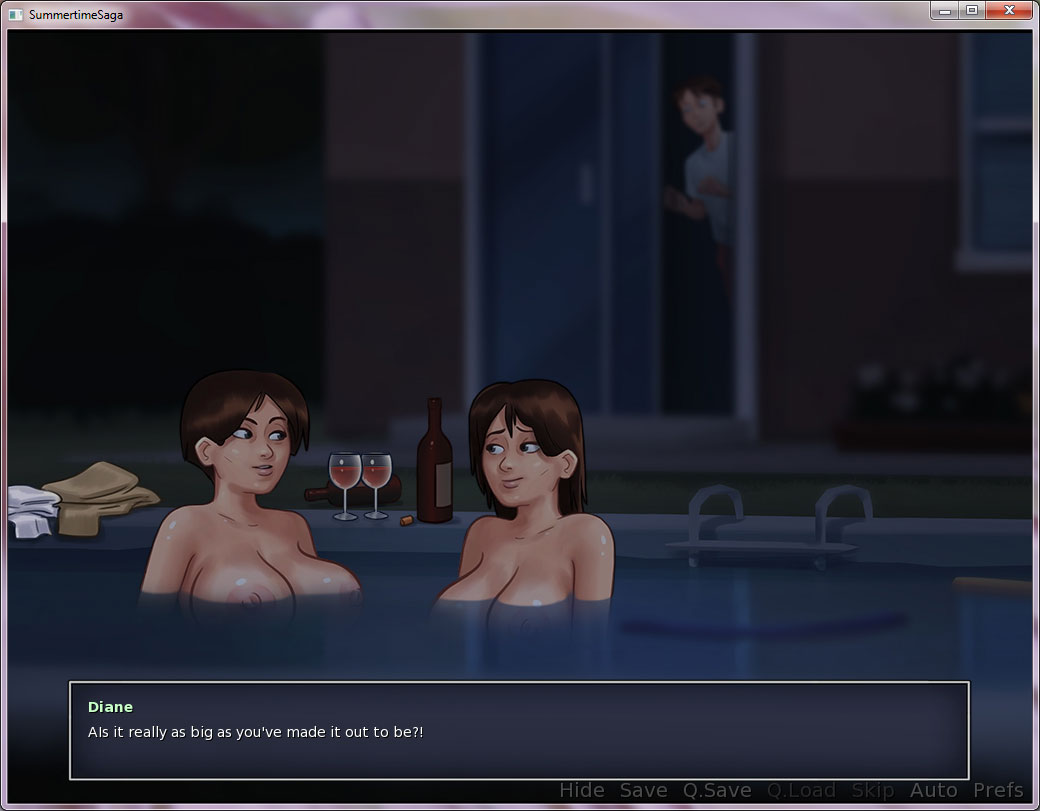Screen dimensions: 1040x811
Task: Quick save with Q.Save
Action: (717, 791)
